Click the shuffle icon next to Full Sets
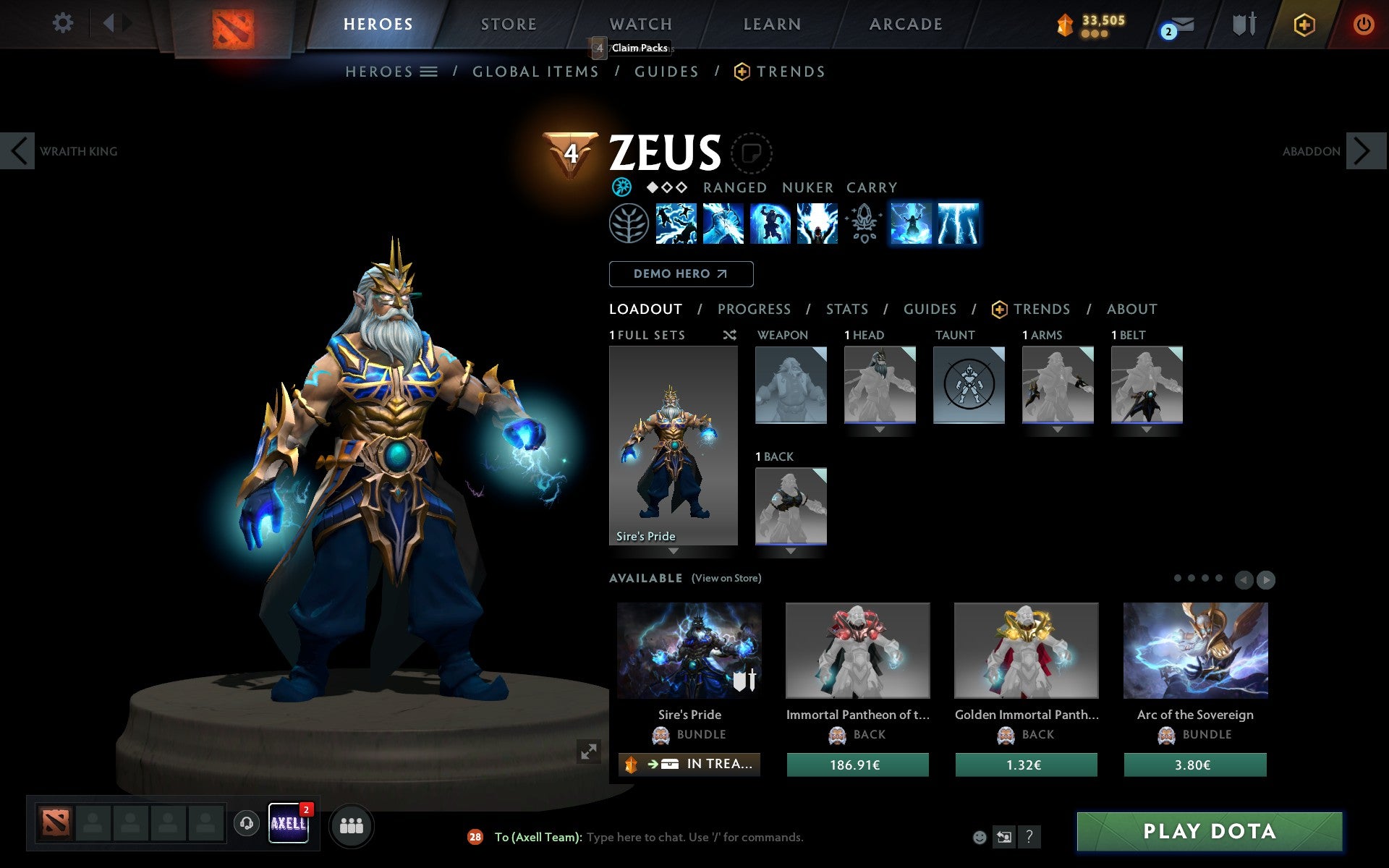1389x868 pixels. [x=729, y=335]
